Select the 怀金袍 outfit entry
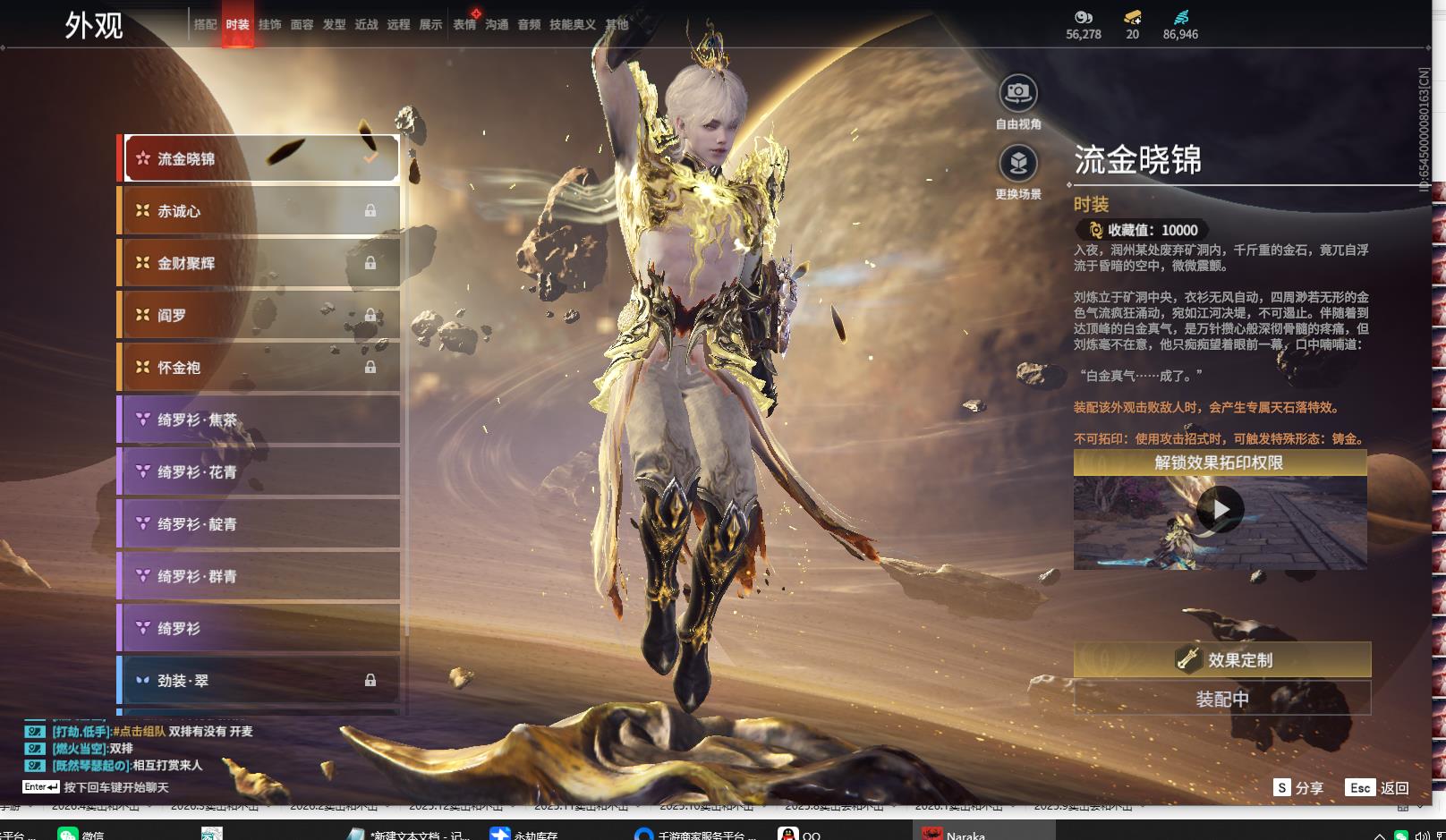This screenshot has height=840, width=1446. point(259,368)
